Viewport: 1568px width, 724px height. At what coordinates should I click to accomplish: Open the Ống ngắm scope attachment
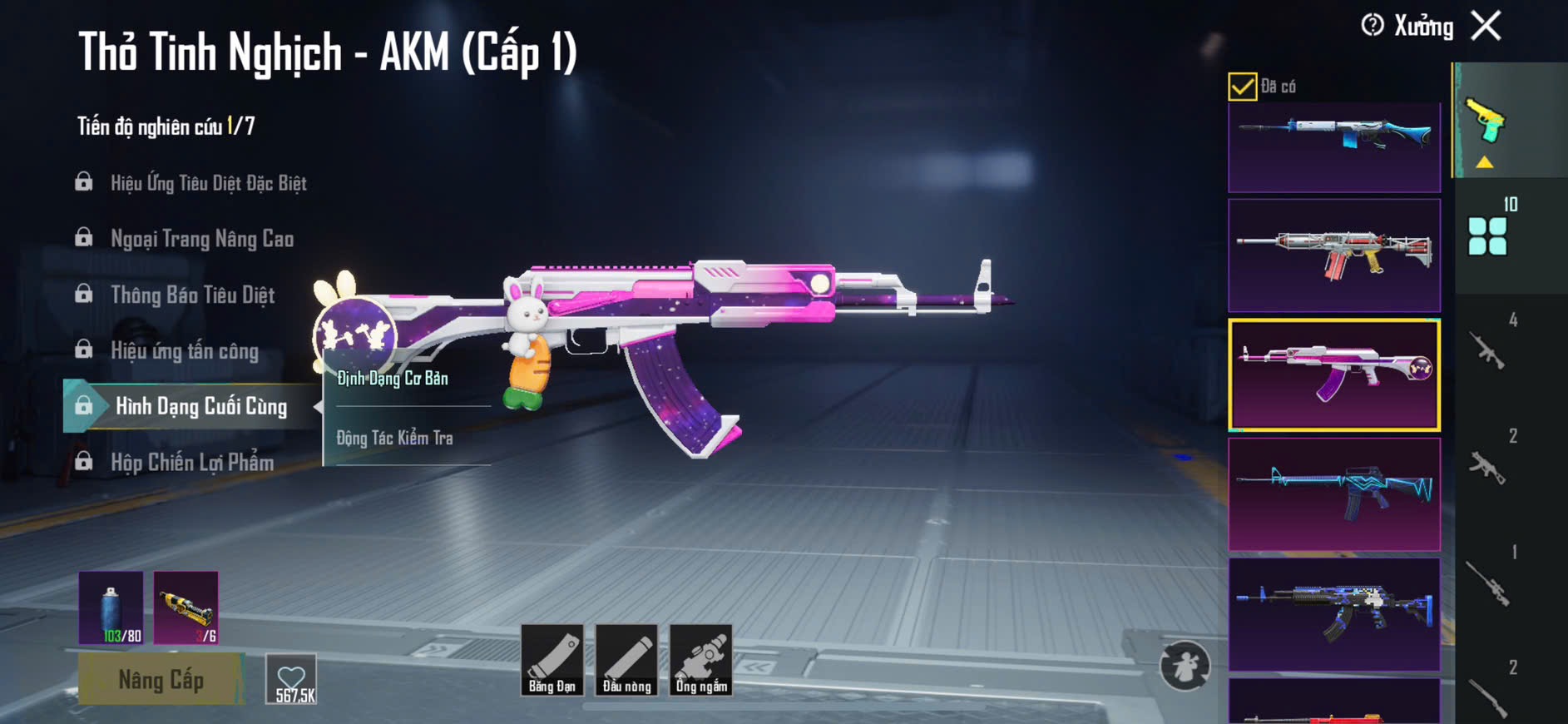701,660
